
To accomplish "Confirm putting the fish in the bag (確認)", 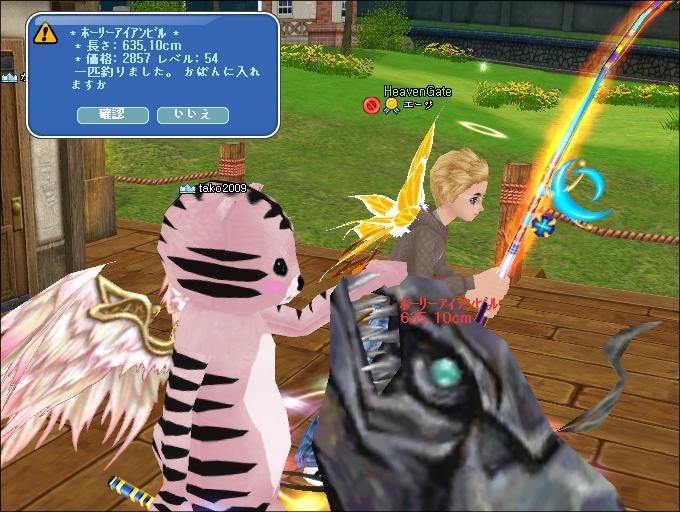I will tap(113, 115).
